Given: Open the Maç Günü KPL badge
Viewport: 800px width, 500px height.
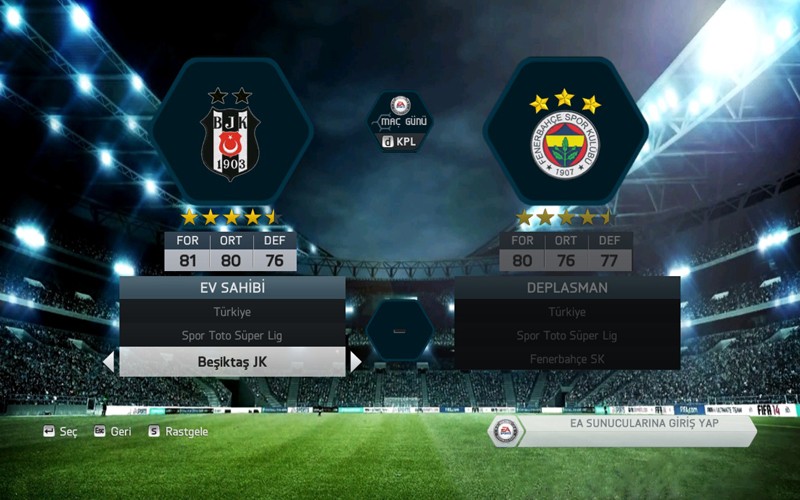Looking at the screenshot, I should [400, 122].
